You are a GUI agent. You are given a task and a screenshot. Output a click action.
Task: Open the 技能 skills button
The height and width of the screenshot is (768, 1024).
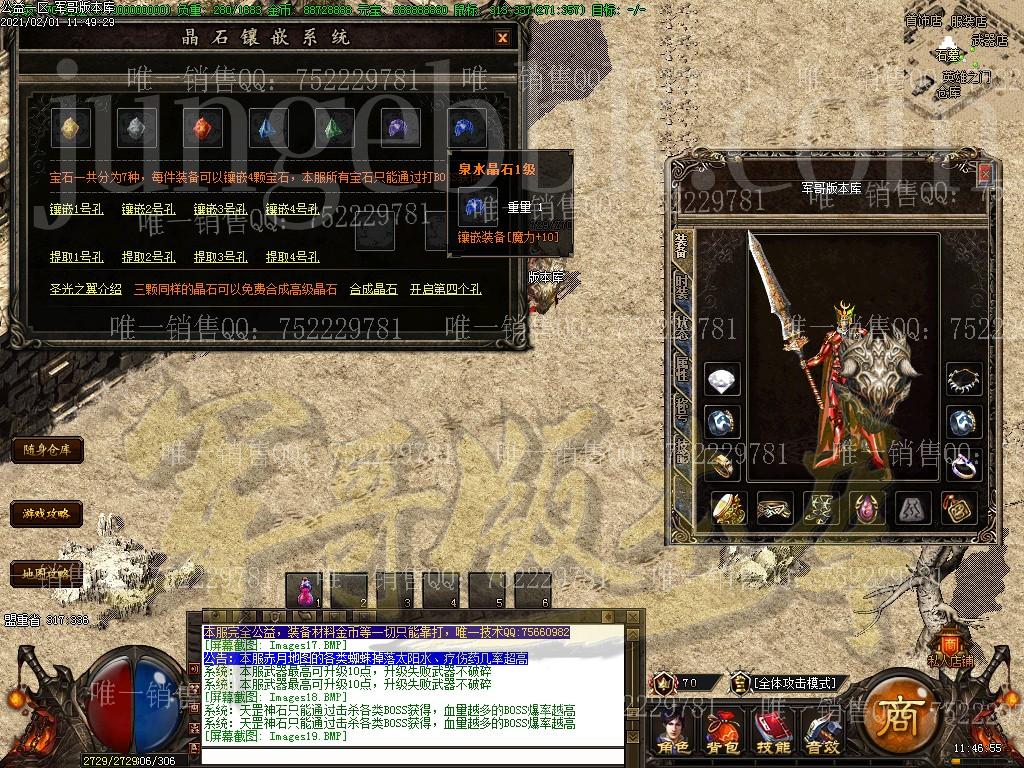773,733
